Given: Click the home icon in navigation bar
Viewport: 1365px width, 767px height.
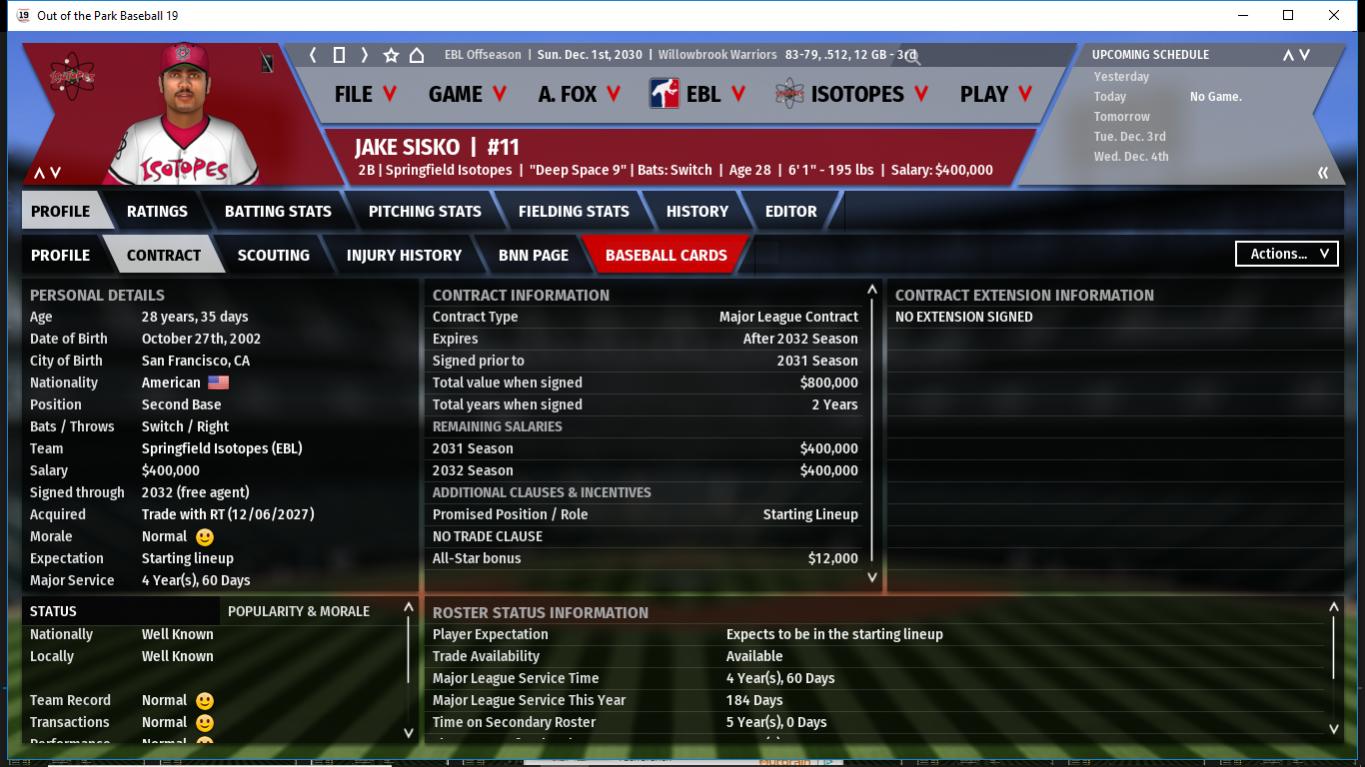Looking at the screenshot, I should [x=417, y=55].
